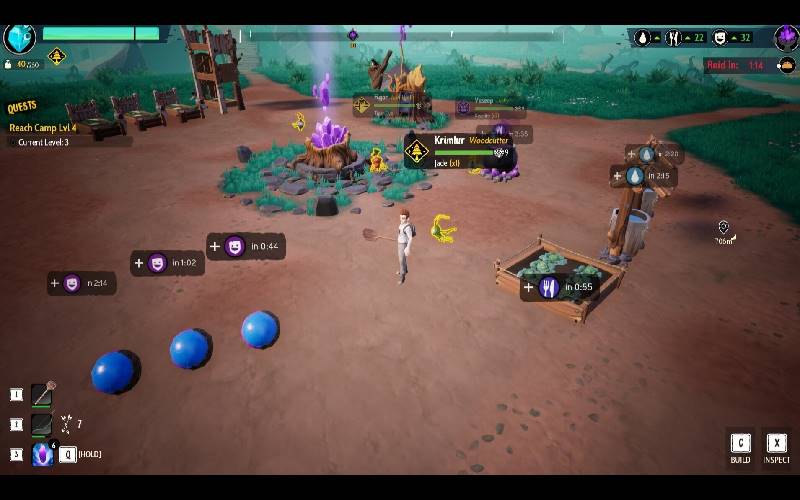This screenshot has width=800, height=500.
Task: Select the shovel tool slot
Action: [x=41, y=394]
